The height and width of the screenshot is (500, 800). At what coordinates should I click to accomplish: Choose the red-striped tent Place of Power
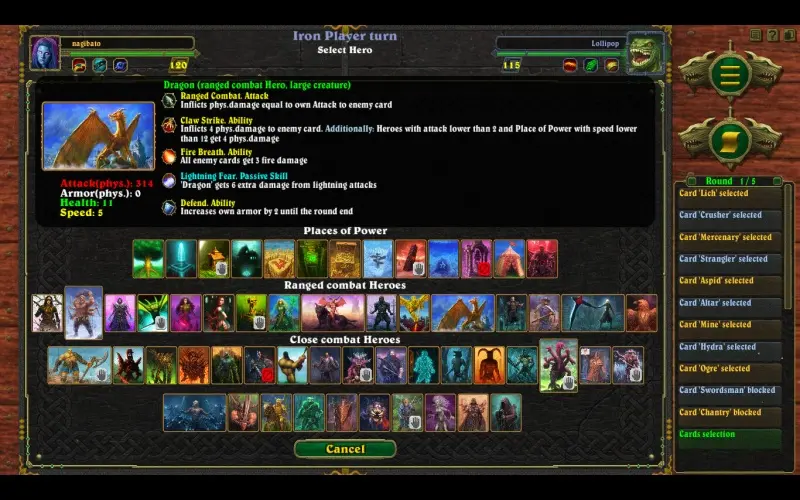coord(509,259)
